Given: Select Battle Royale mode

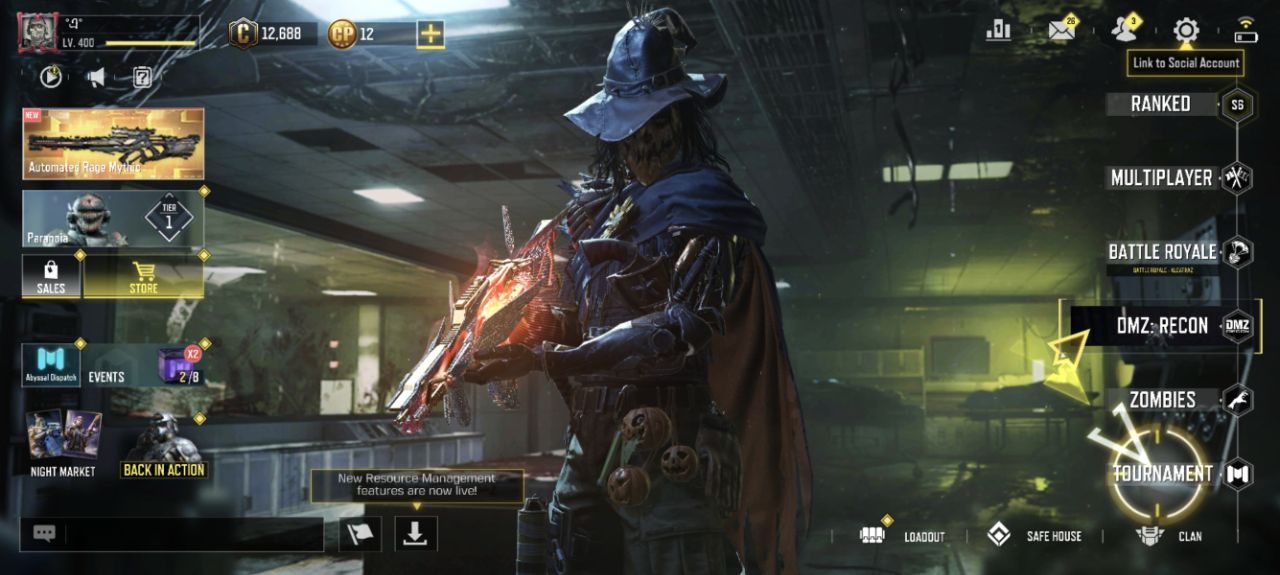Looking at the screenshot, I should click(x=1162, y=252).
